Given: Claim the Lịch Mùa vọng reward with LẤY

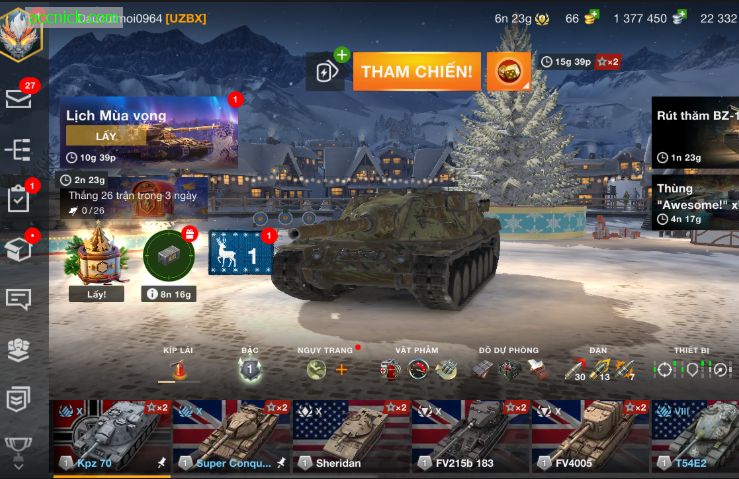Looking at the screenshot, I should click(105, 136).
